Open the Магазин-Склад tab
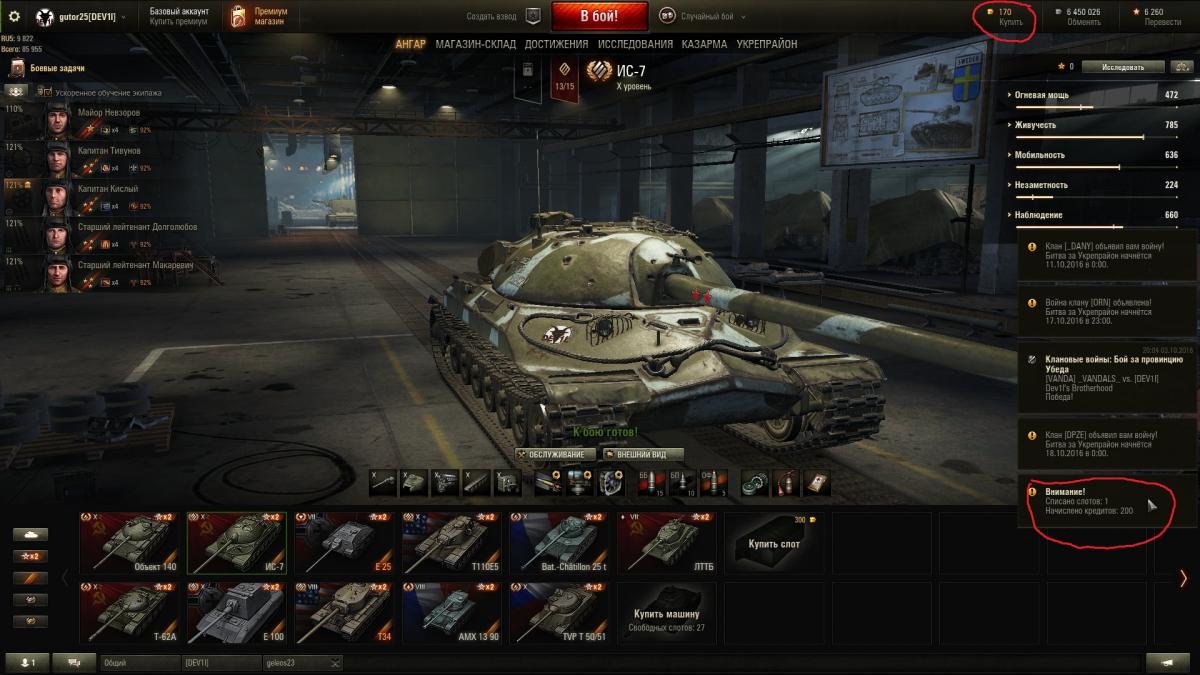The width and height of the screenshot is (1200, 675). pyautogui.click(x=475, y=44)
